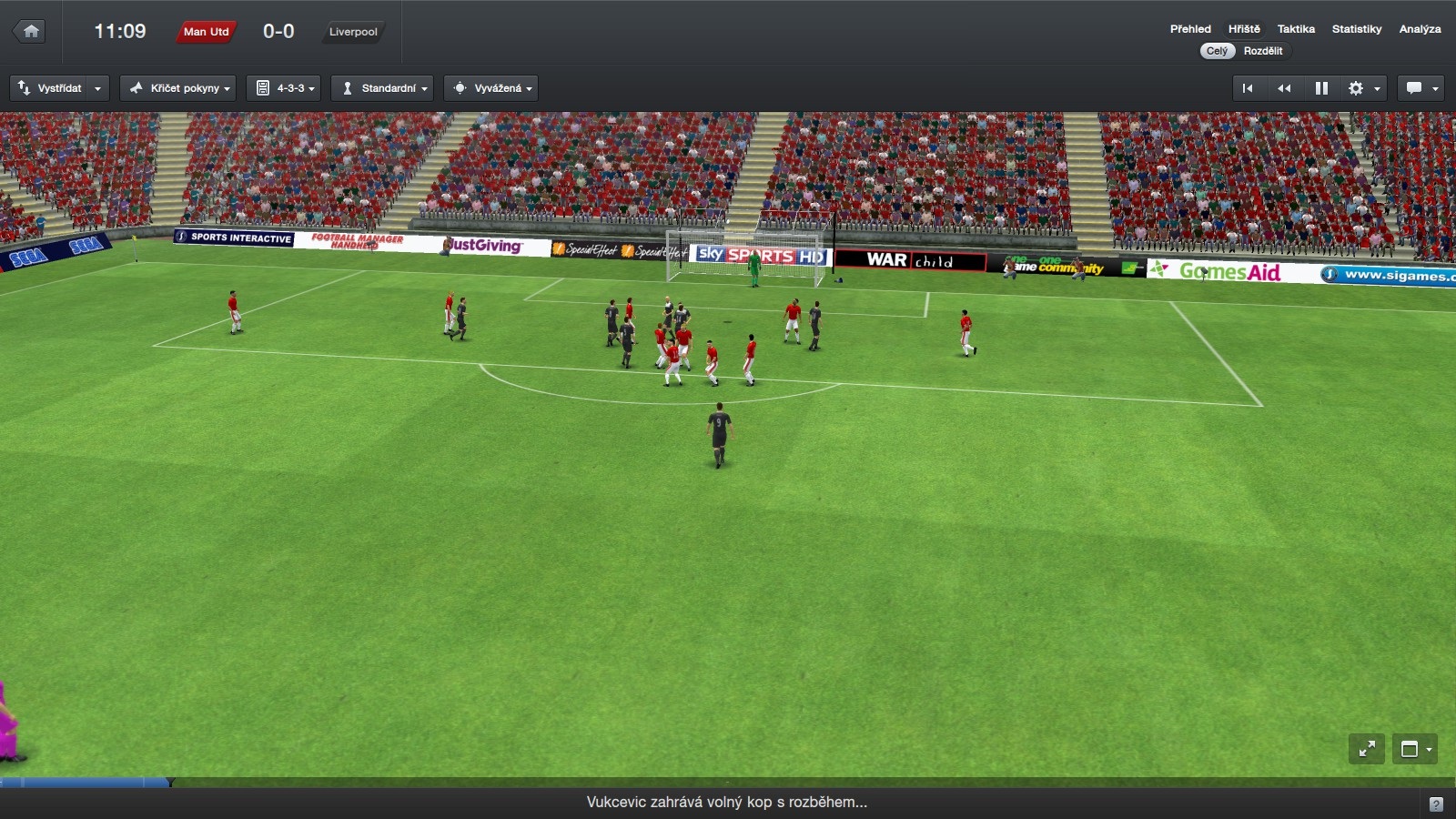1456x819 pixels.
Task: Open the Taktika tab
Action: [1296, 29]
